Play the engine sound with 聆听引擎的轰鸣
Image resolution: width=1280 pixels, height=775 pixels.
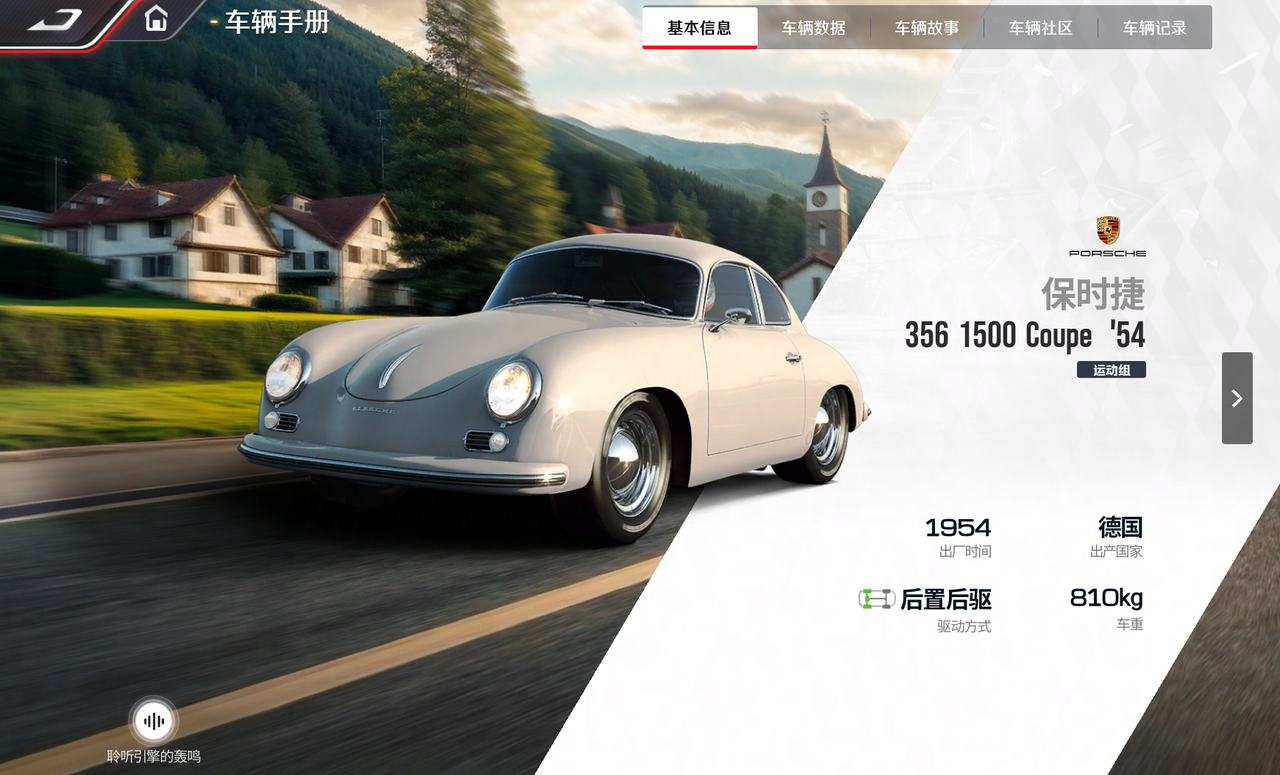click(x=154, y=721)
